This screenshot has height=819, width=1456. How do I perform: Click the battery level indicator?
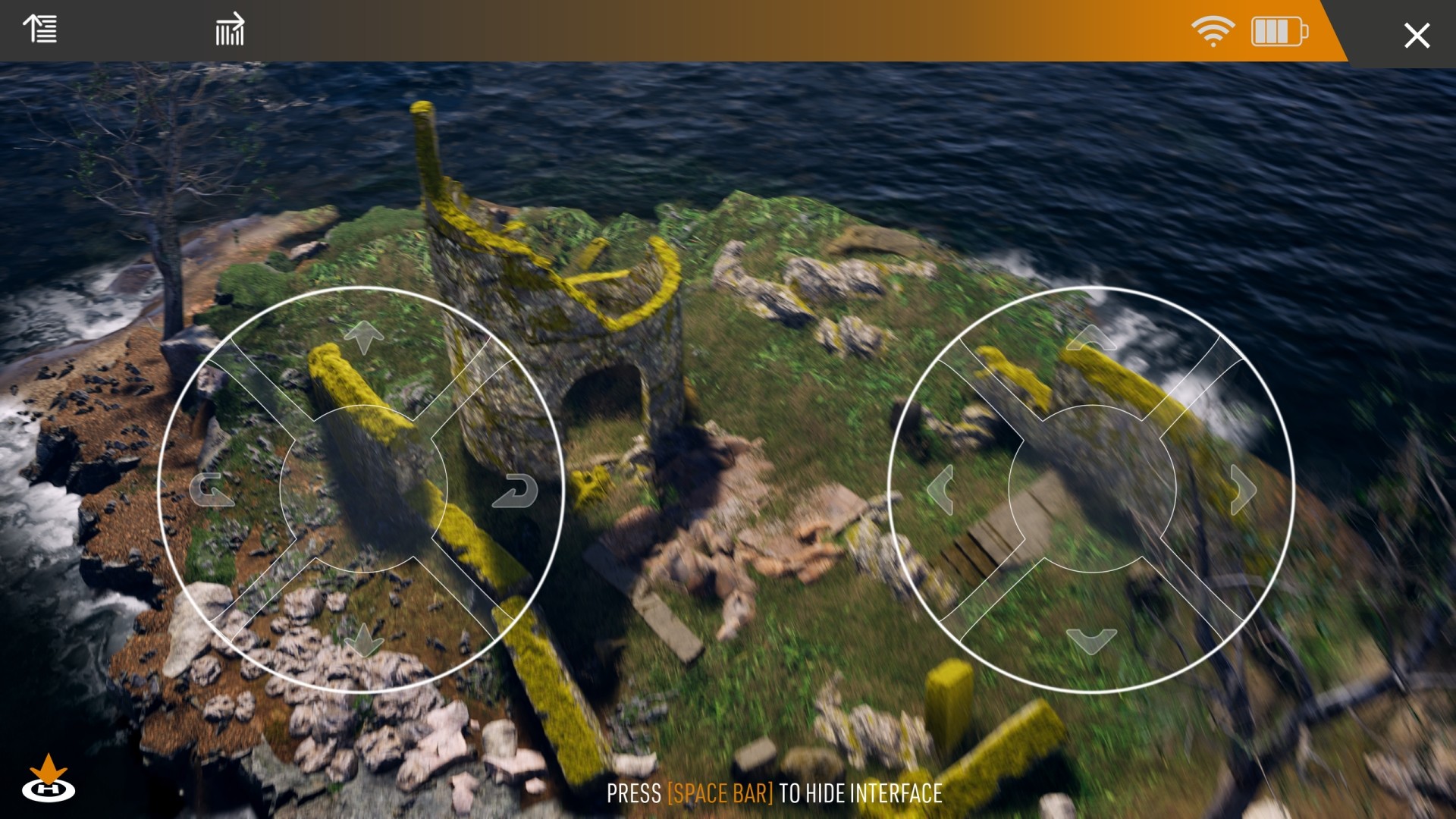(1278, 32)
